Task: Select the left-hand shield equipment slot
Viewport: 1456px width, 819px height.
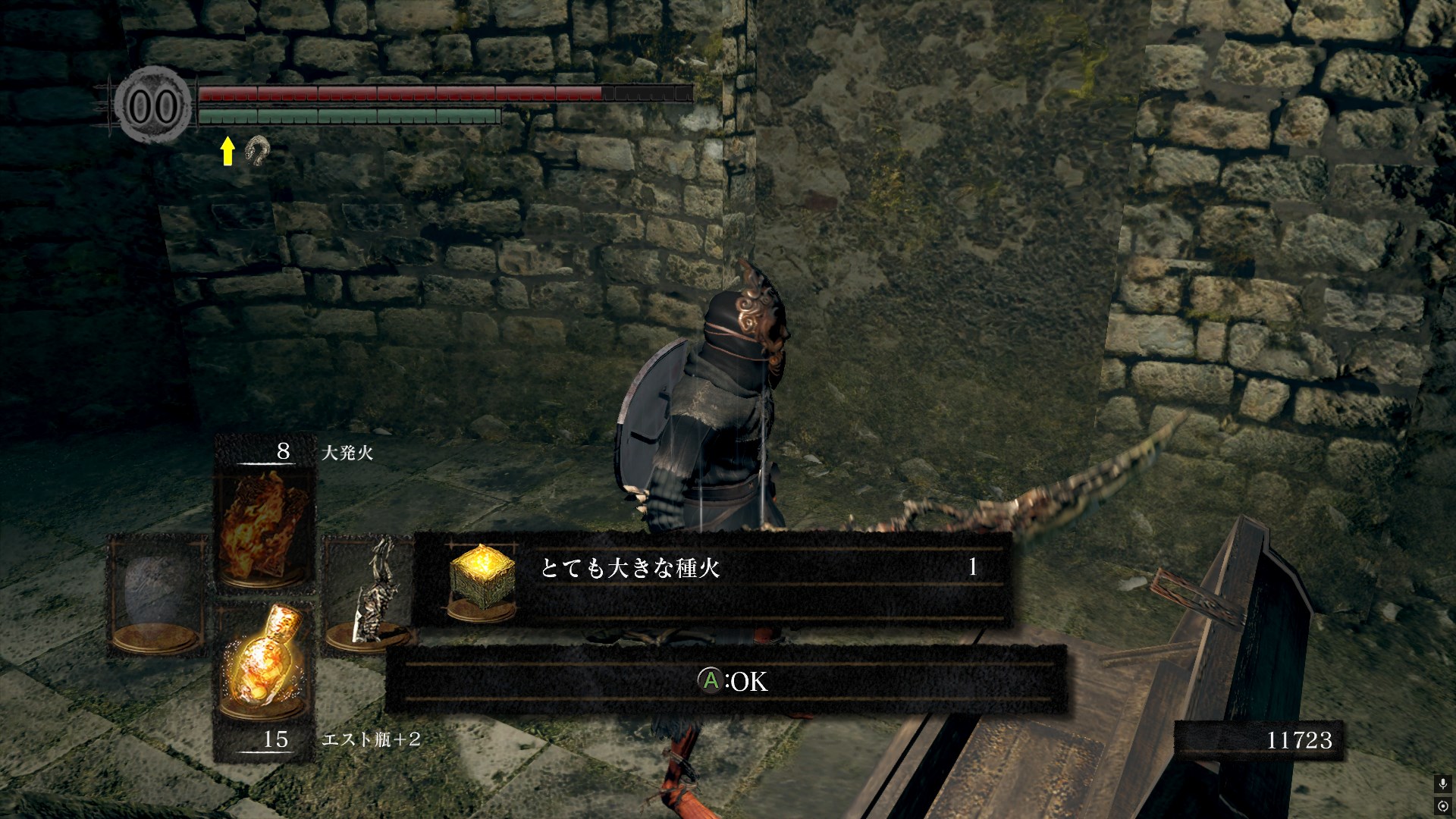Action: click(158, 595)
